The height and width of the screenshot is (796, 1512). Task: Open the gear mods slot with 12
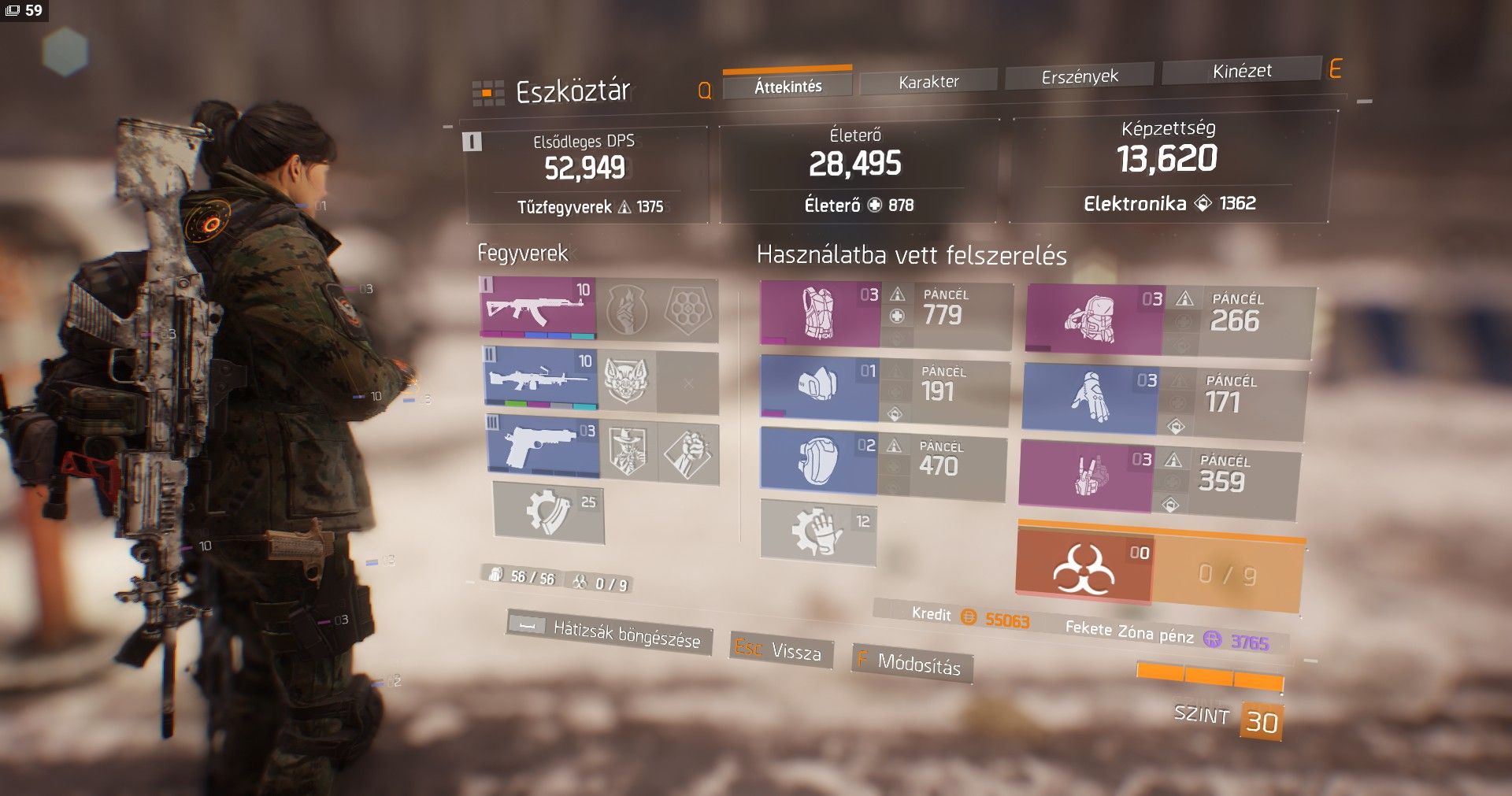point(818,531)
